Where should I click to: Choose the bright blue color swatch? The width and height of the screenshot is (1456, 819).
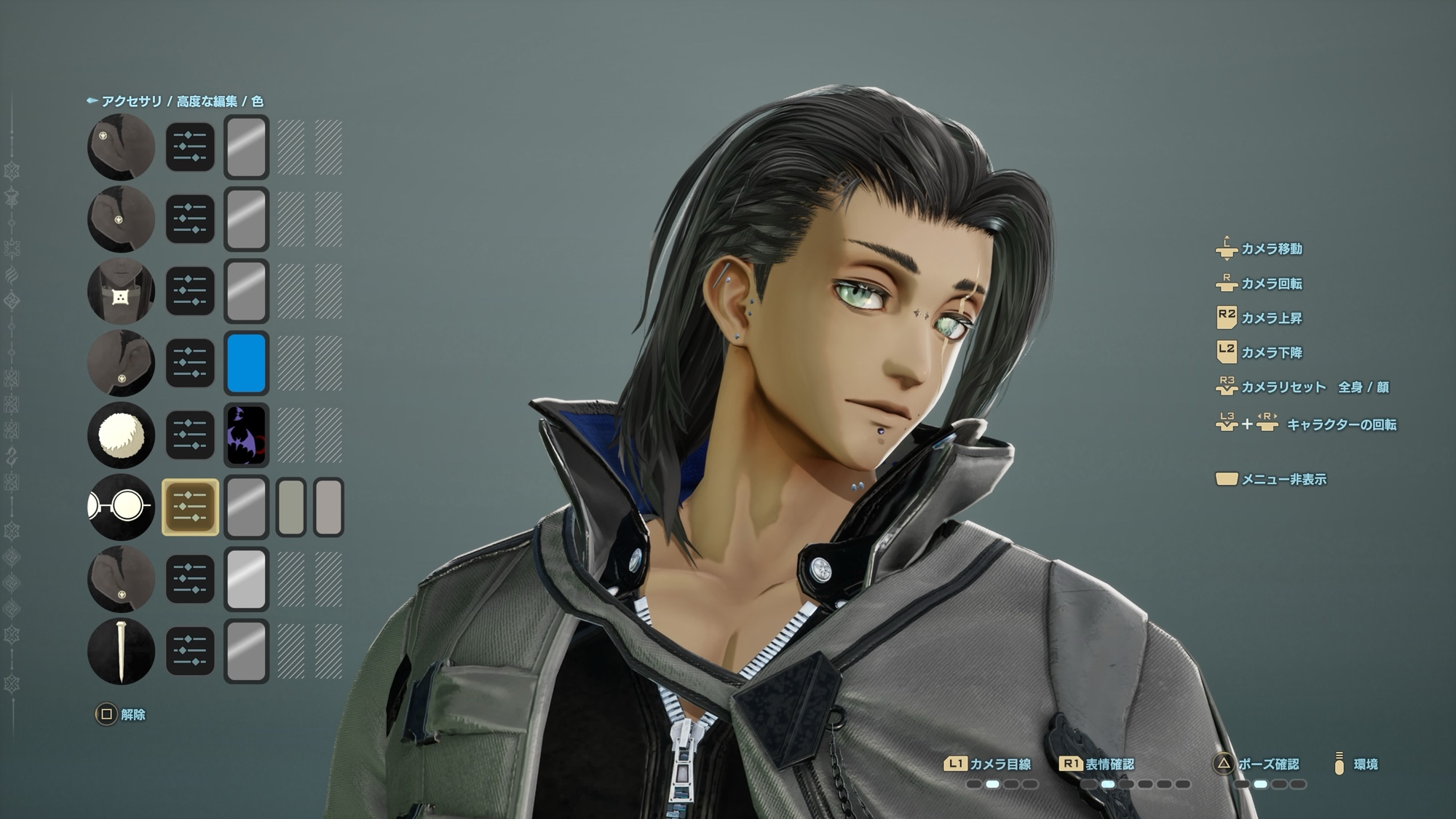tap(246, 363)
